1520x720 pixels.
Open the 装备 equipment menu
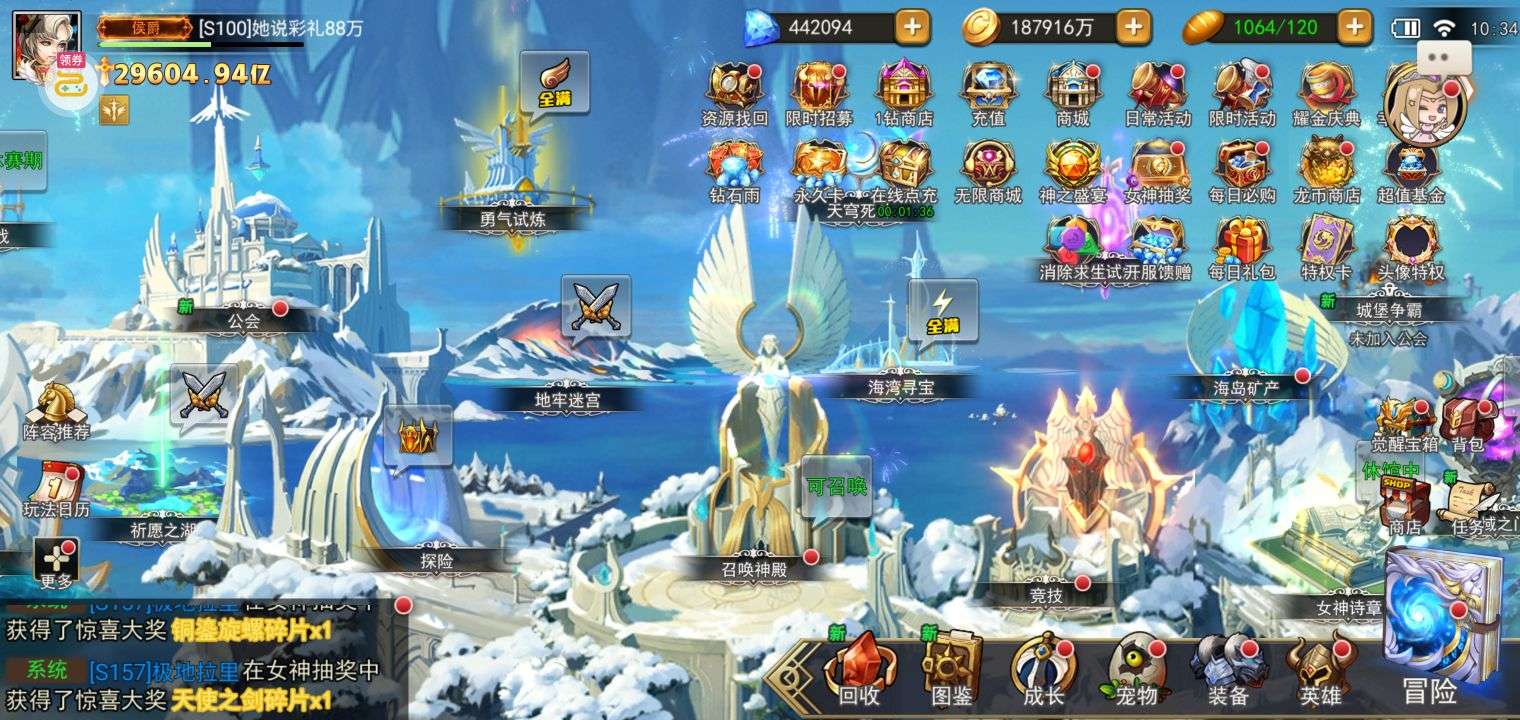[x=1227, y=668]
